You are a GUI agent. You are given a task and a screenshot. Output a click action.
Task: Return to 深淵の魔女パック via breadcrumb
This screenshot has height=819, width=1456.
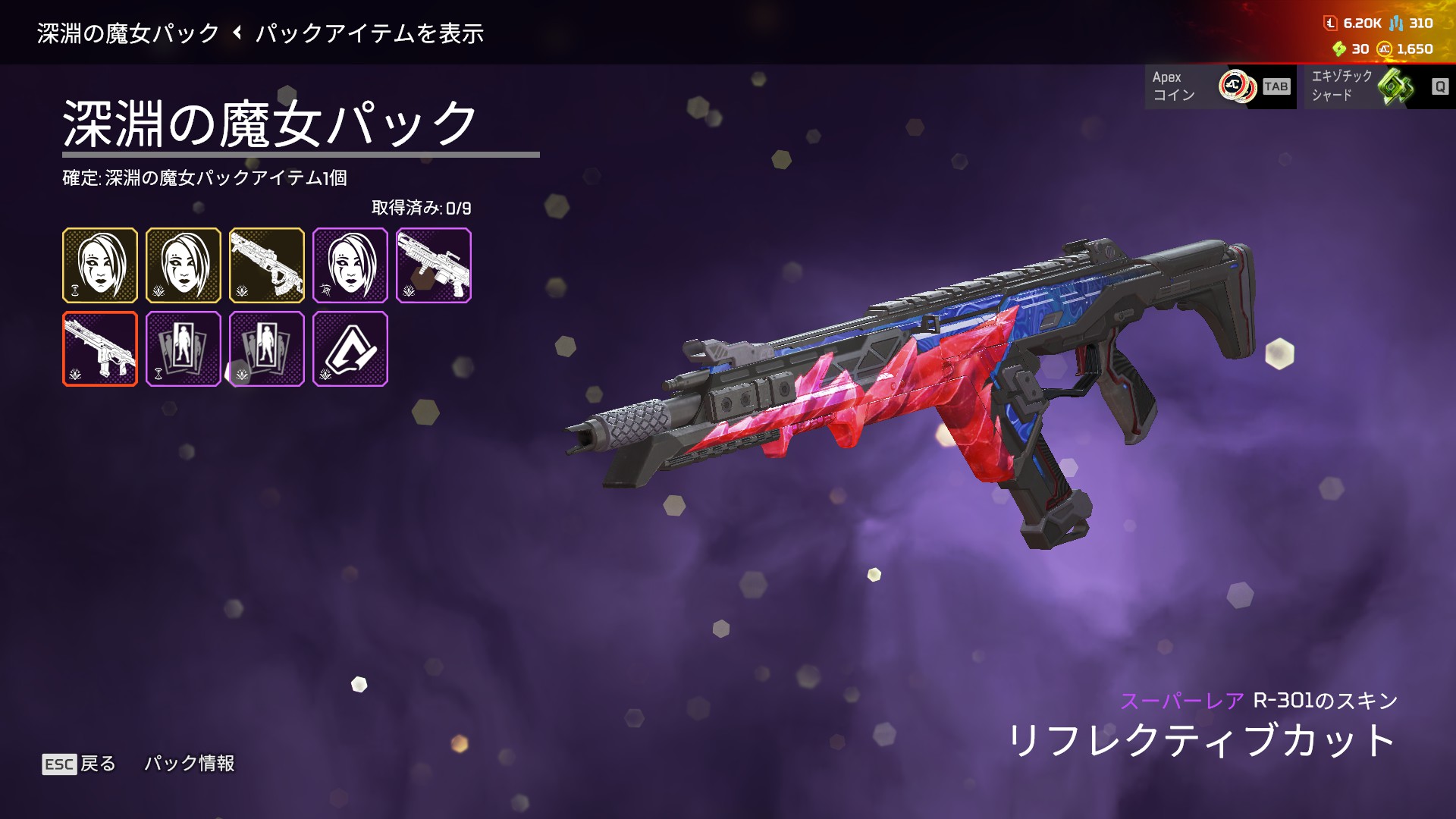[127, 33]
